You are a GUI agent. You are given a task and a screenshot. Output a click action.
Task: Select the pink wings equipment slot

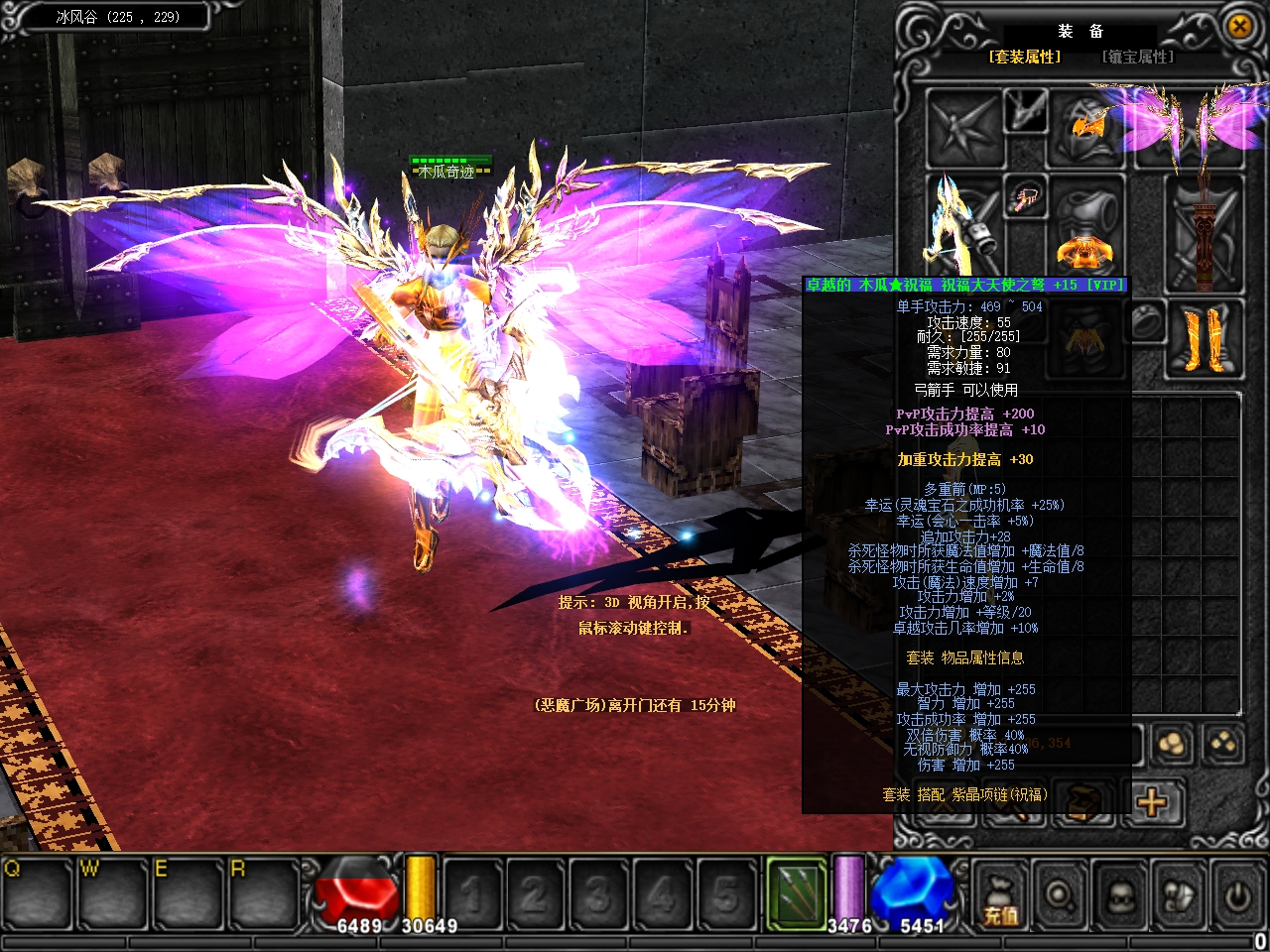(1203, 126)
